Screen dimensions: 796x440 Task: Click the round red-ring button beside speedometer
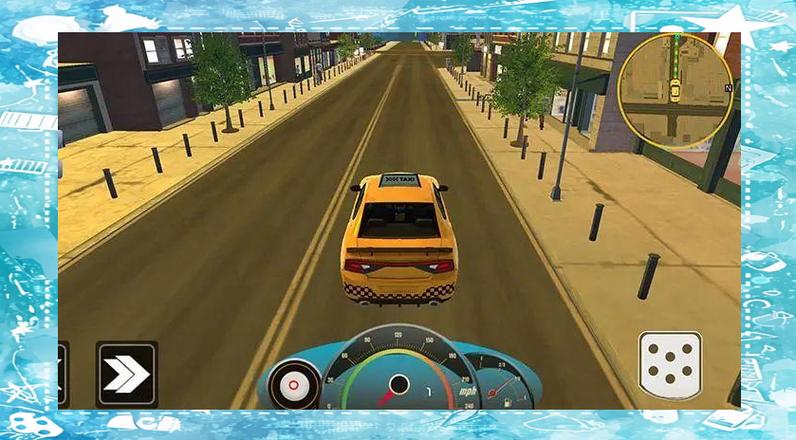[x=295, y=385]
